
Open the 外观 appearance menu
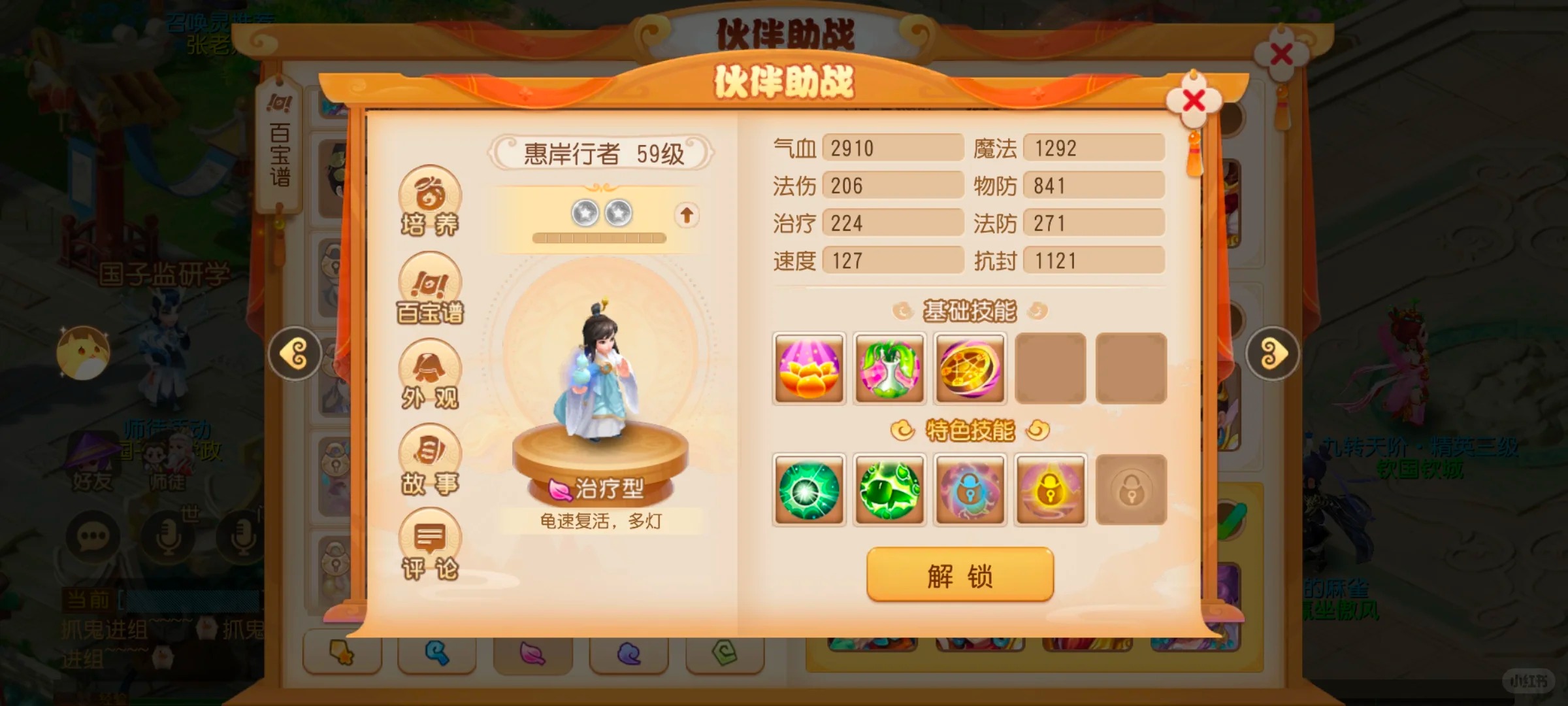tap(430, 375)
